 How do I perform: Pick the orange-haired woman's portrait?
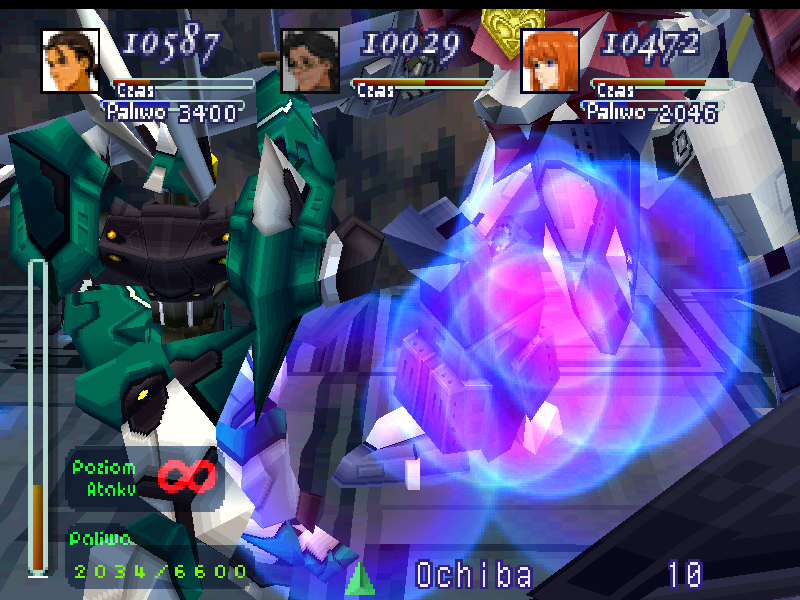[x=550, y=61]
